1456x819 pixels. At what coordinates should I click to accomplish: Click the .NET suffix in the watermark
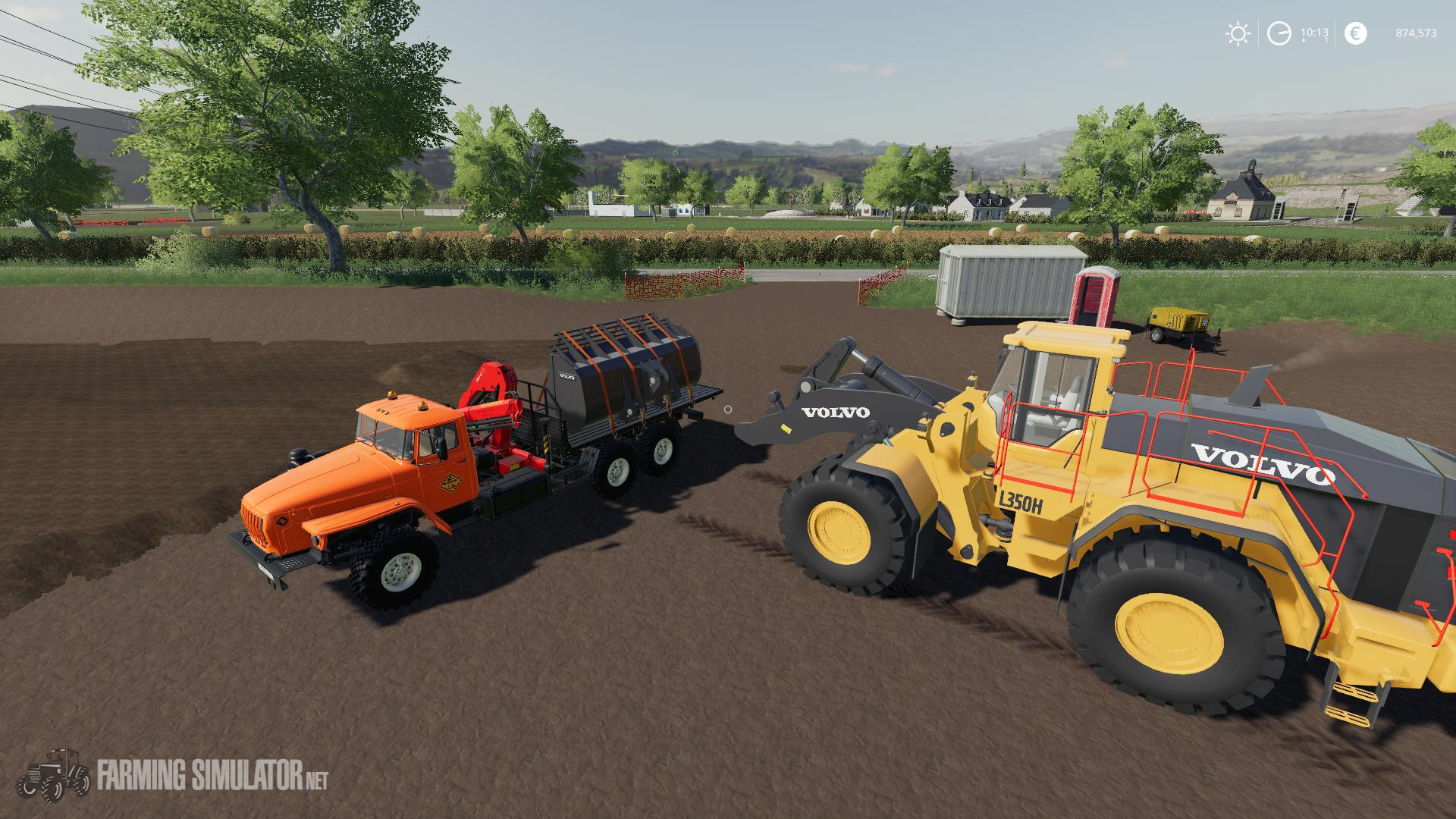(314, 781)
